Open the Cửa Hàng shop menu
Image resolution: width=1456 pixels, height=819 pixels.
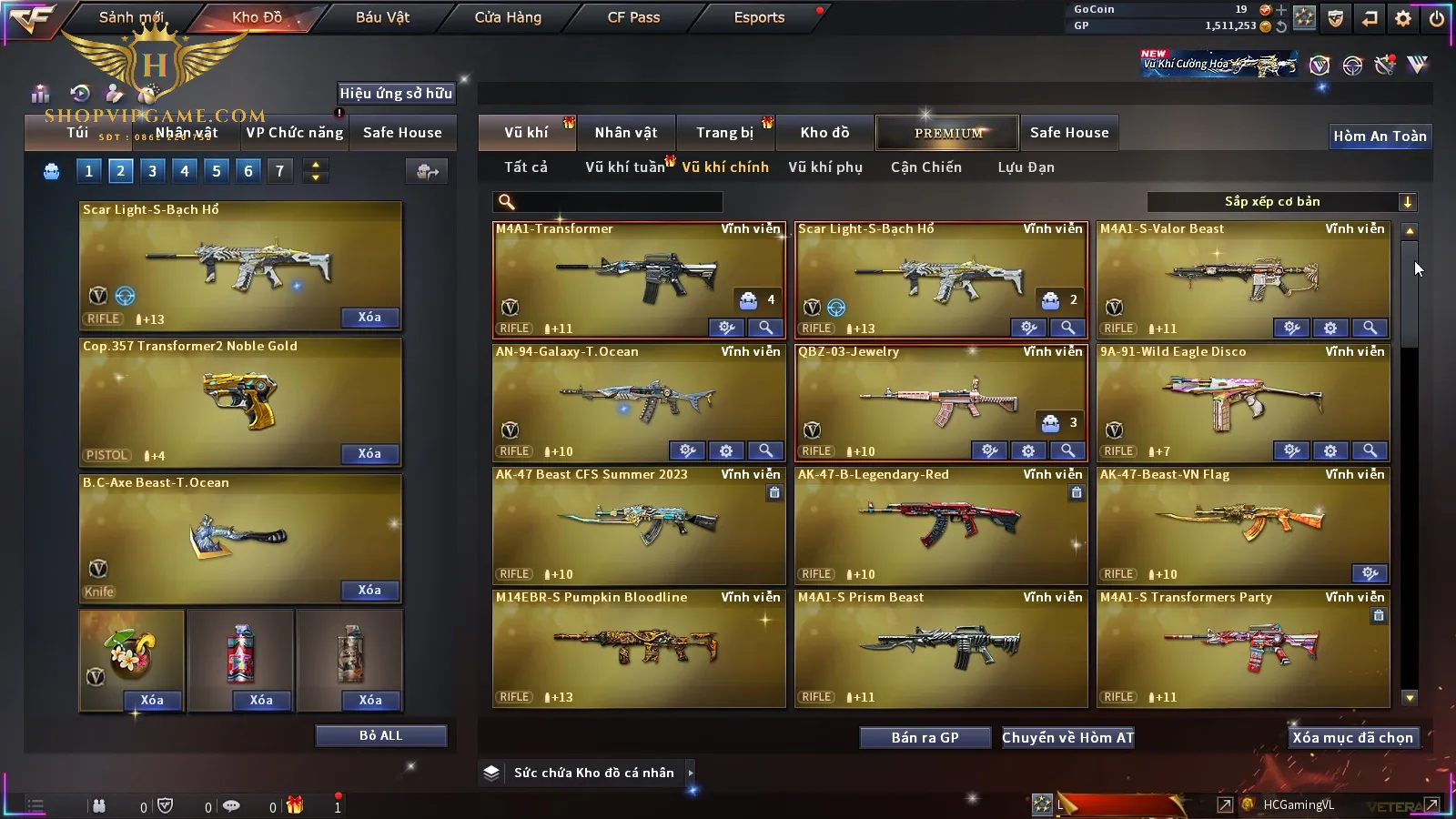pos(508,17)
